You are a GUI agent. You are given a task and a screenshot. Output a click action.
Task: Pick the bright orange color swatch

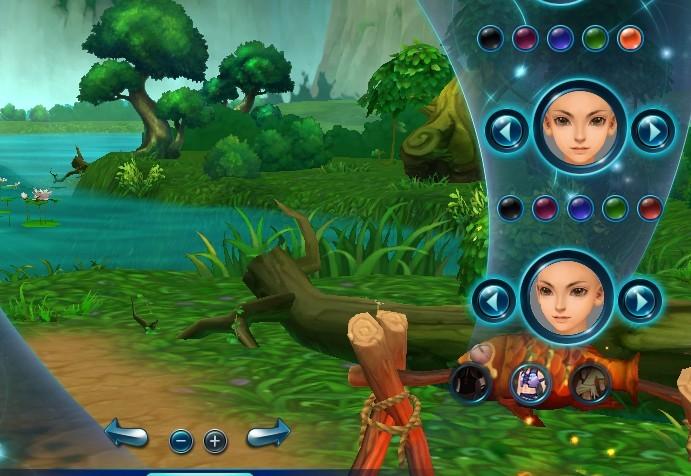(629, 38)
